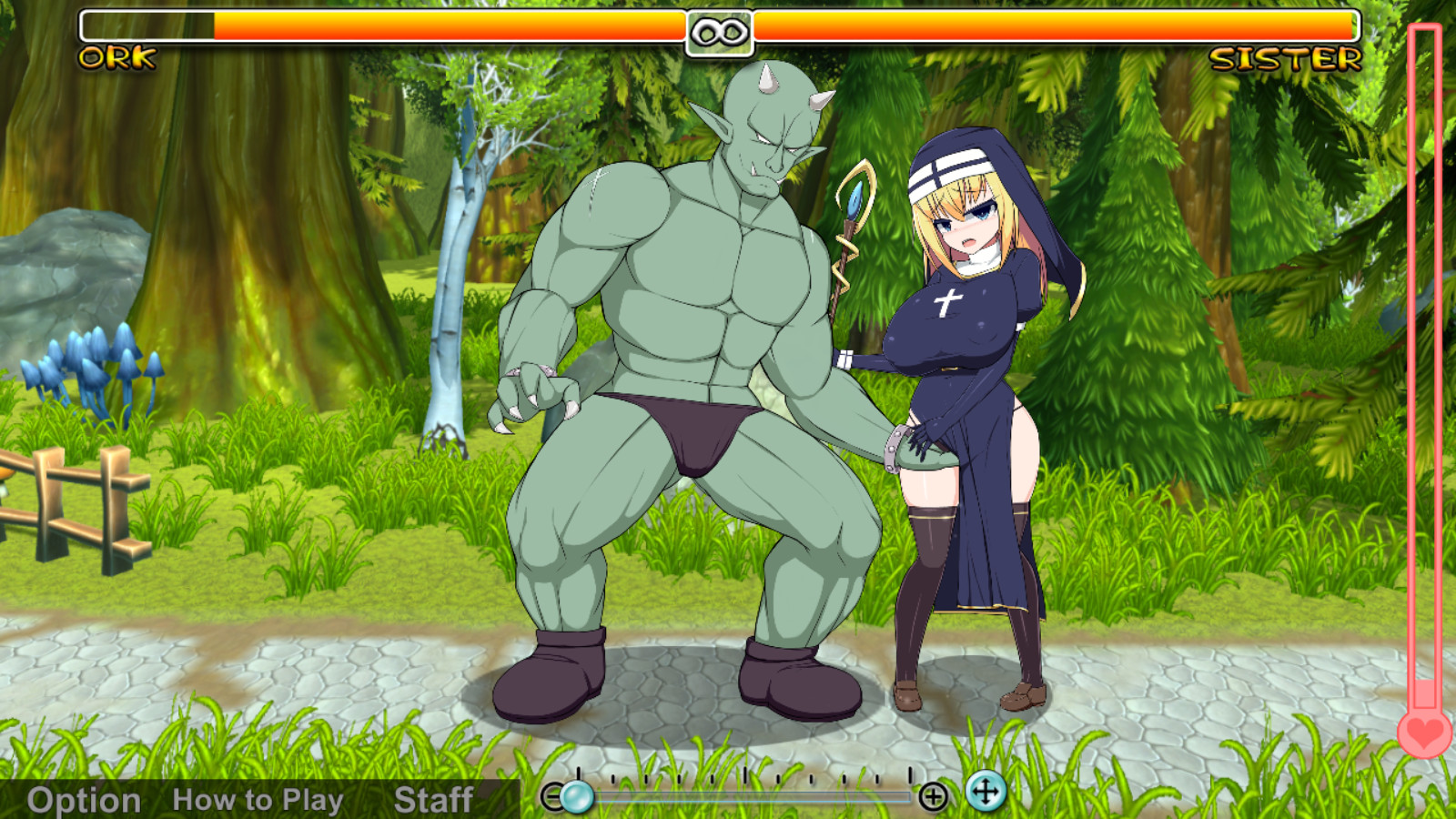Click the infinity symbol between health bars
Viewport: 1456px width, 819px height.
[719, 35]
